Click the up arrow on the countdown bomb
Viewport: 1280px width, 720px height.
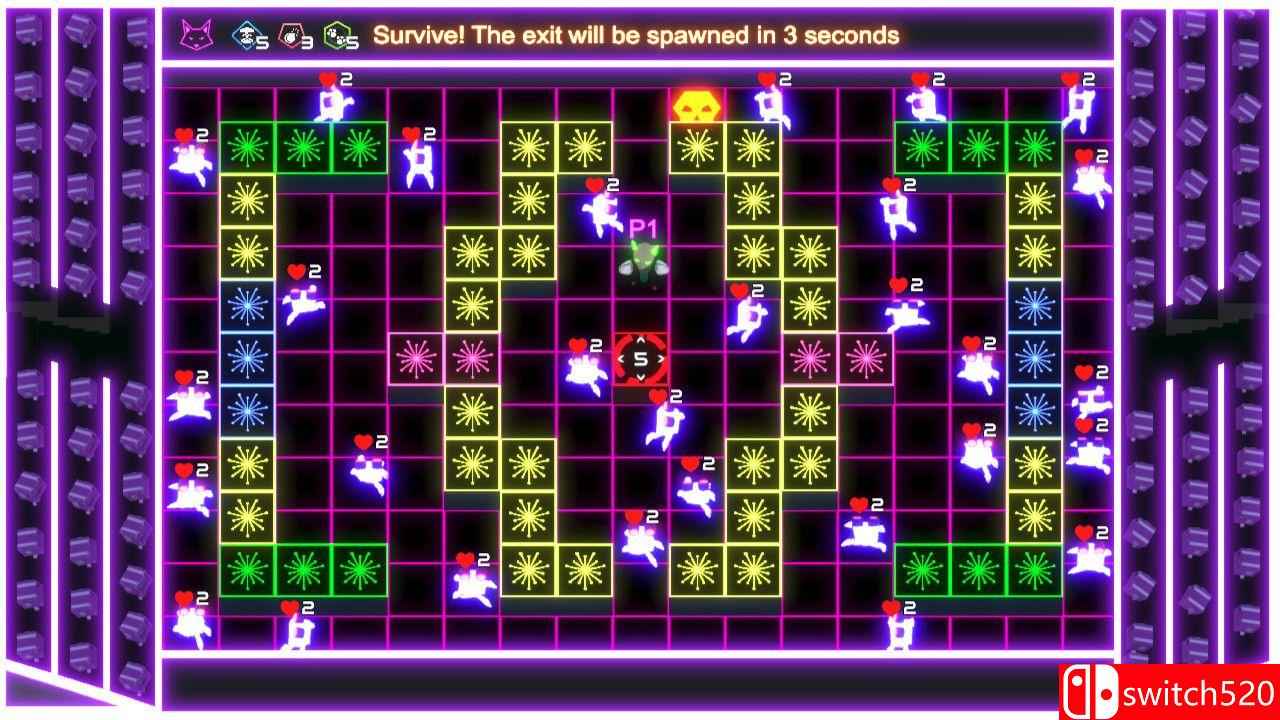coord(640,340)
